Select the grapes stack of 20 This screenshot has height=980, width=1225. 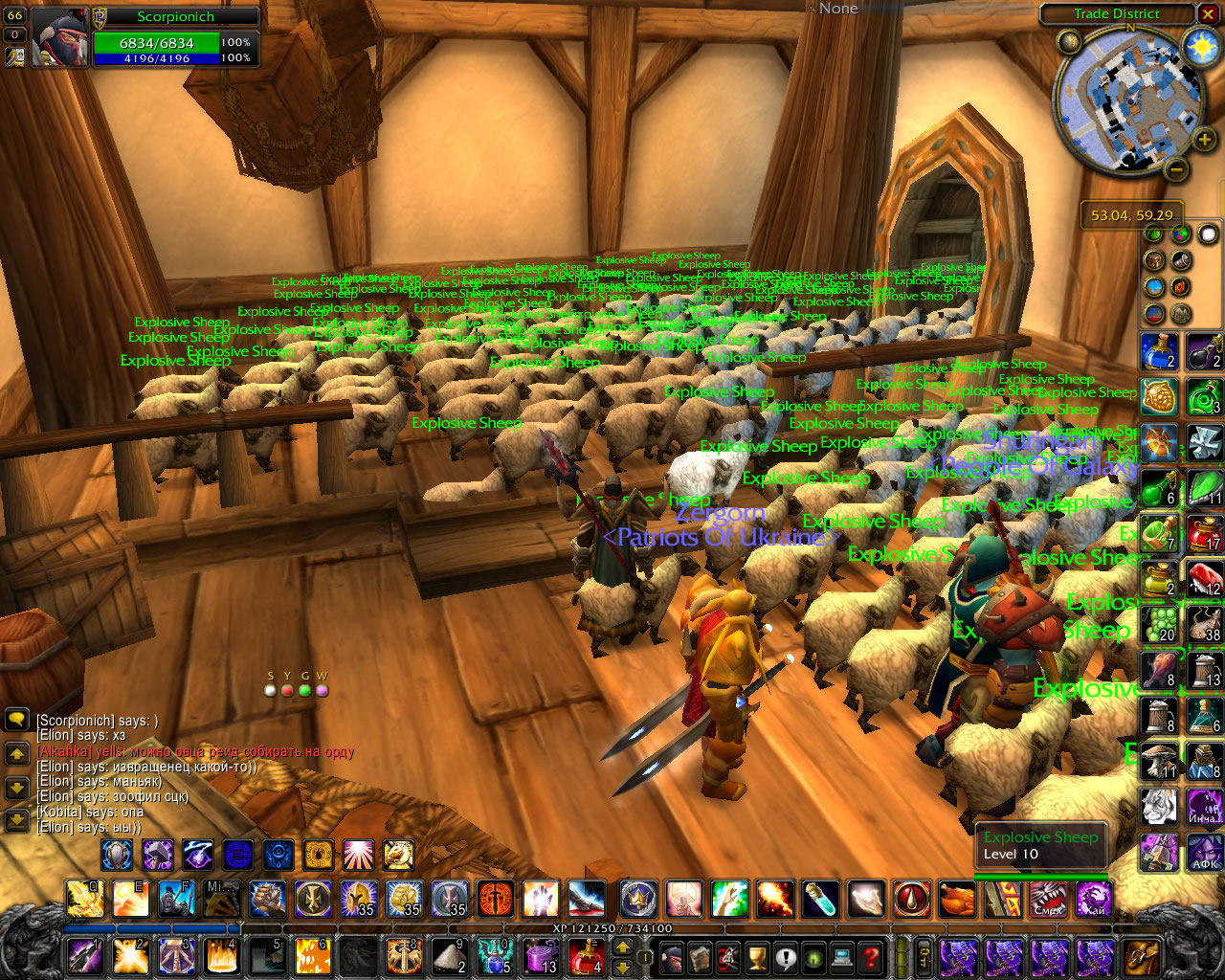1159,624
